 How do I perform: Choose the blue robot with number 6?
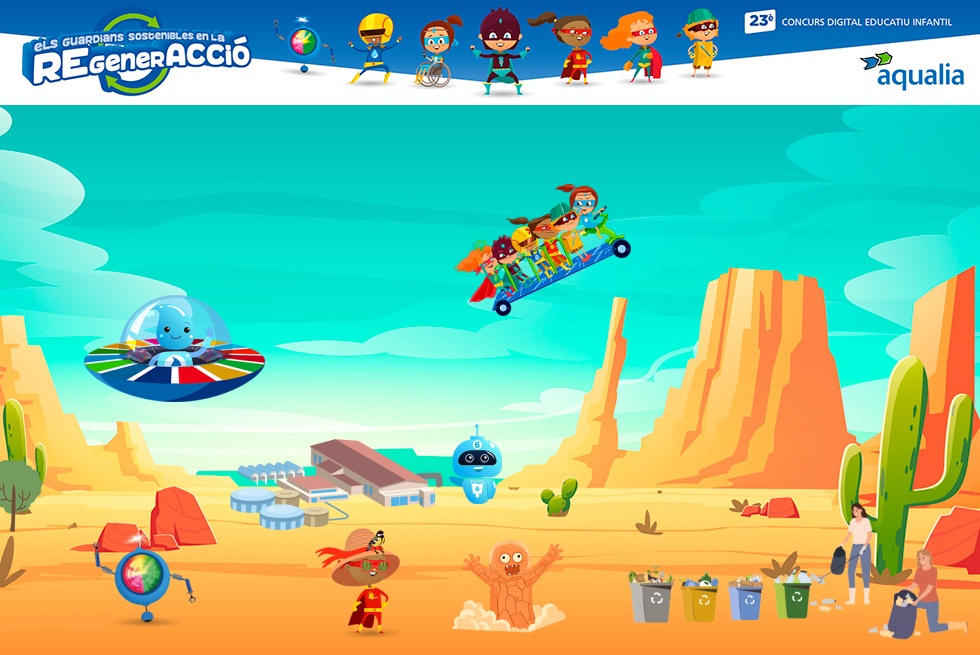474,466
